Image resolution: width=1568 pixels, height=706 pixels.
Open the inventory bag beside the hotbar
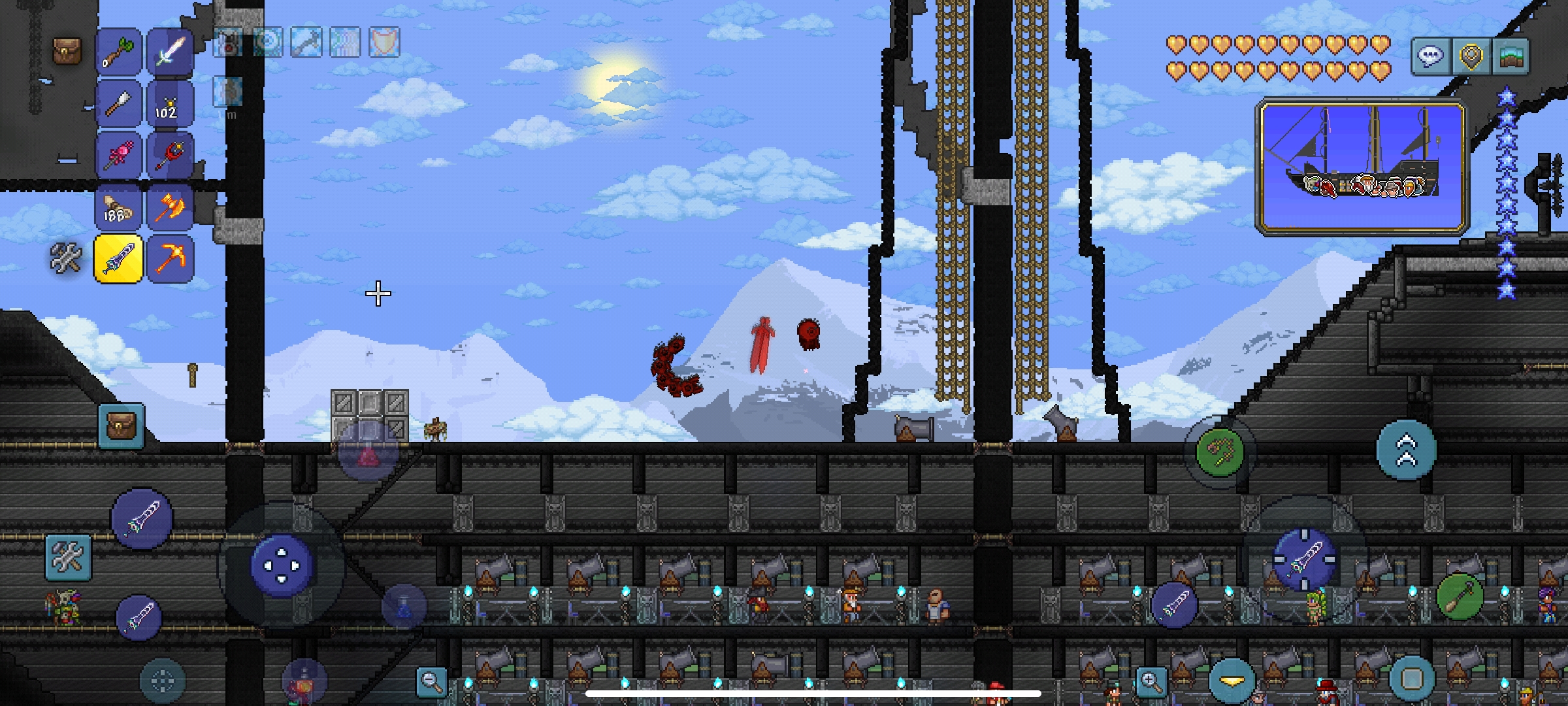coord(67,51)
